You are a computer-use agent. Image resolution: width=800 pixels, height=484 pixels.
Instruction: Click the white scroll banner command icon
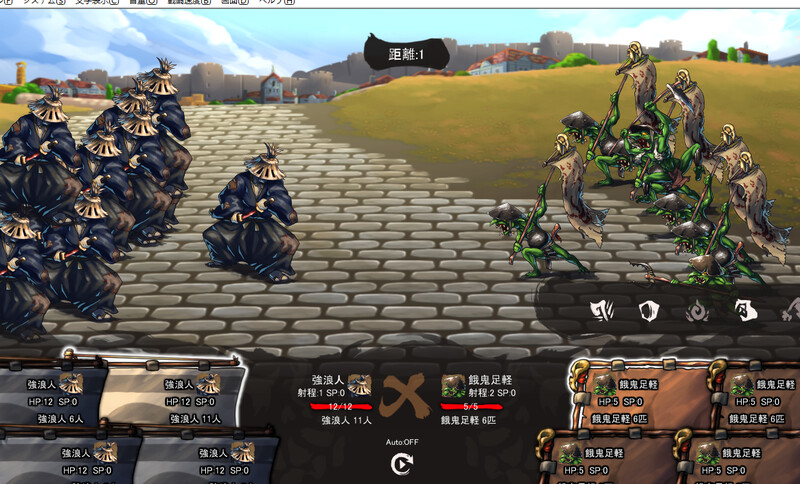click(x=743, y=311)
